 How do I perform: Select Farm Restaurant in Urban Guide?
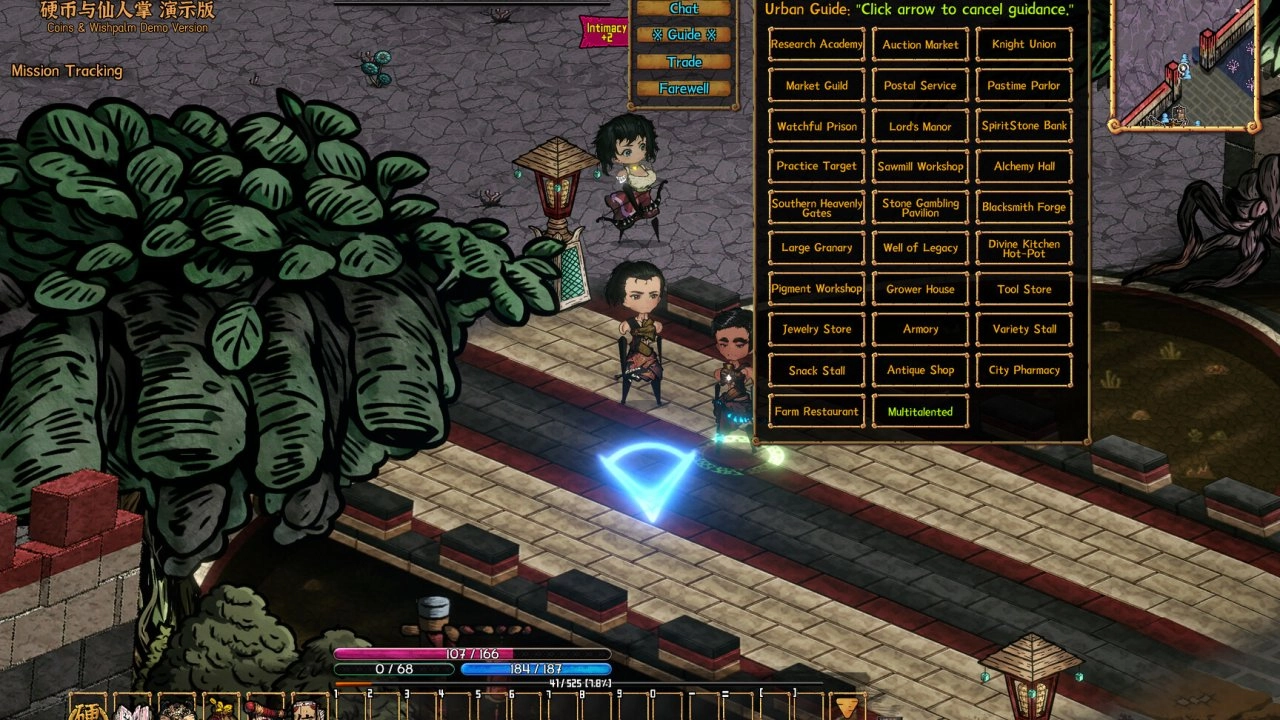[x=817, y=412]
